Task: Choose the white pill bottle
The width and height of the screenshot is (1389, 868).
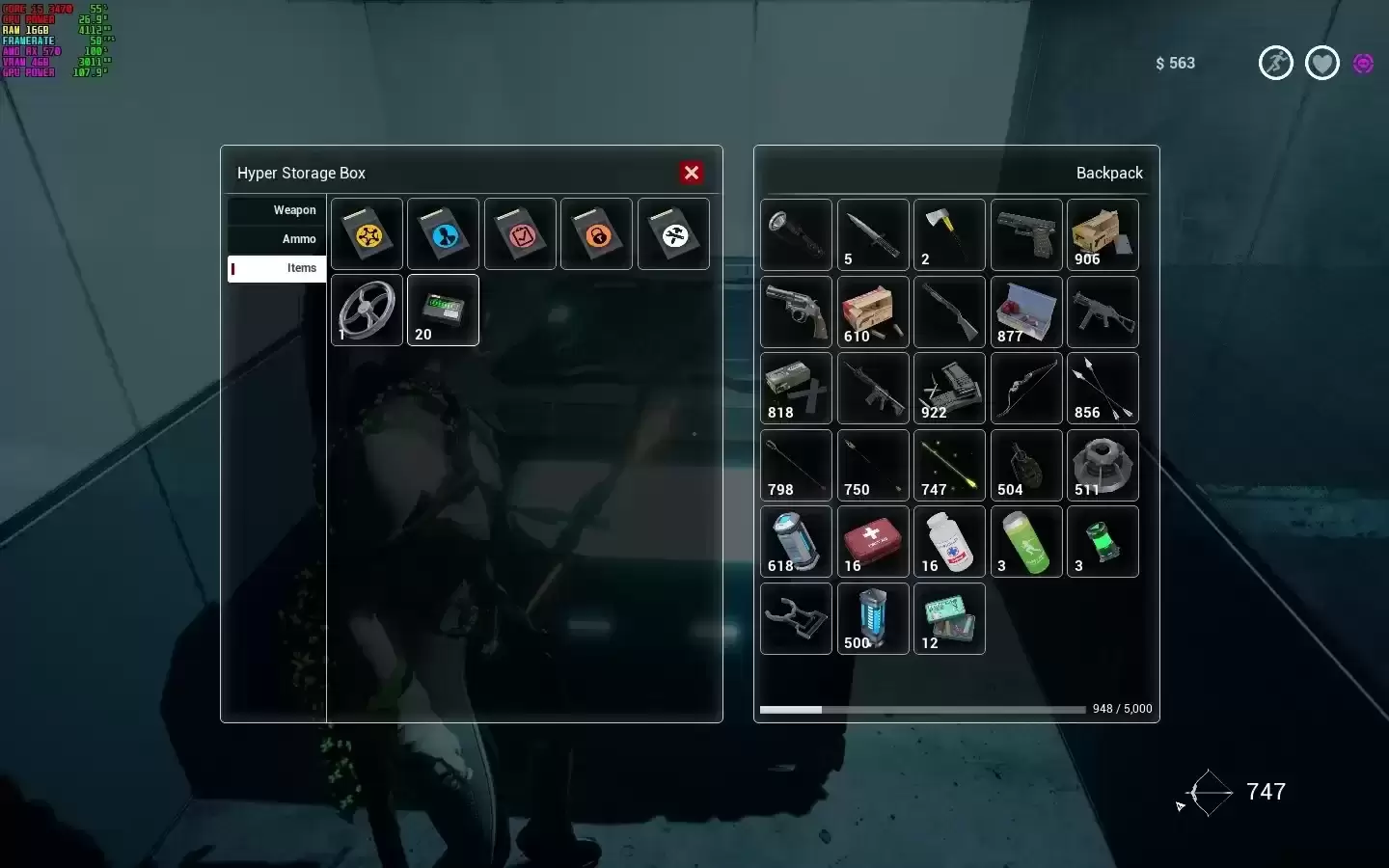Action: [949, 542]
